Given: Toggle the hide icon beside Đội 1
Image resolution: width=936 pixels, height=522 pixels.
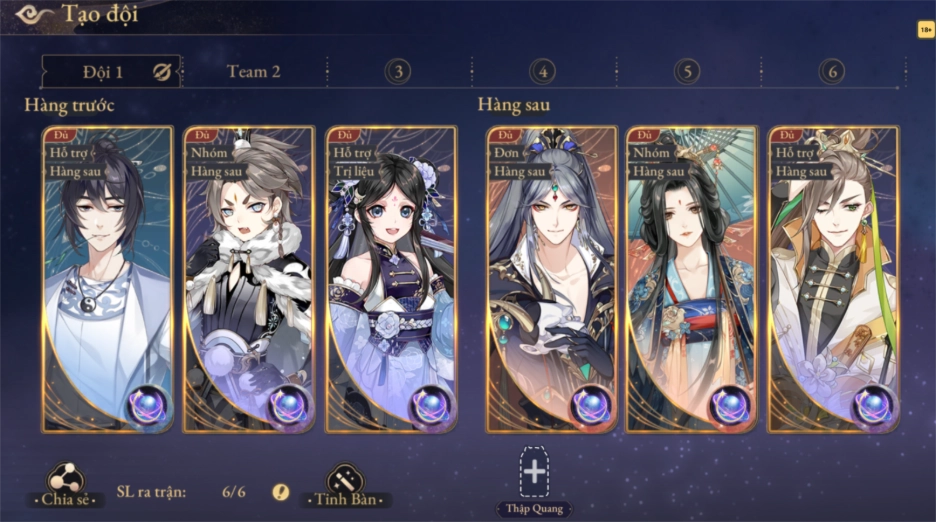Looking at the screenshot, I should [x=162, y=72].
